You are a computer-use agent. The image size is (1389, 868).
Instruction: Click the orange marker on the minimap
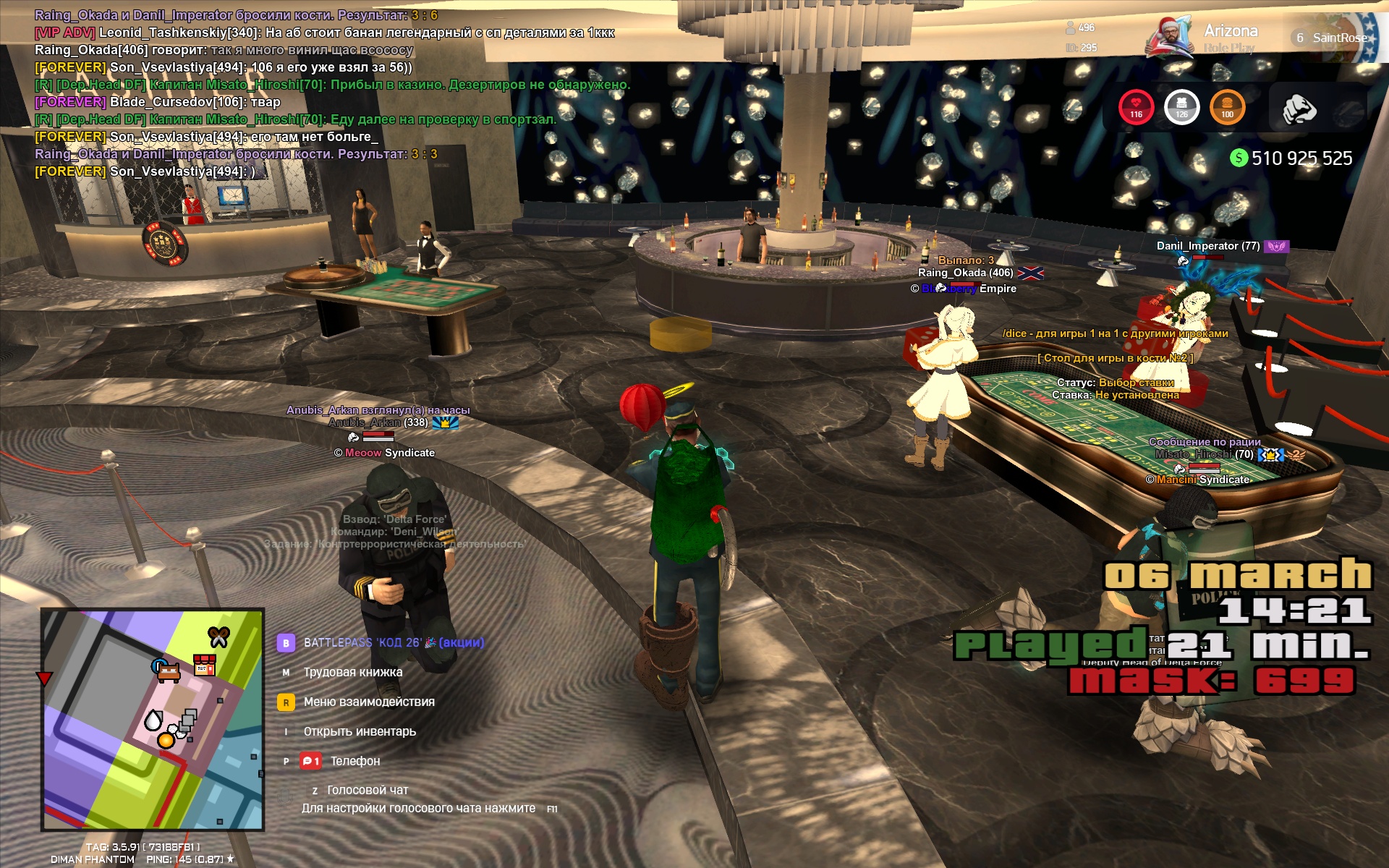point(166,740)
